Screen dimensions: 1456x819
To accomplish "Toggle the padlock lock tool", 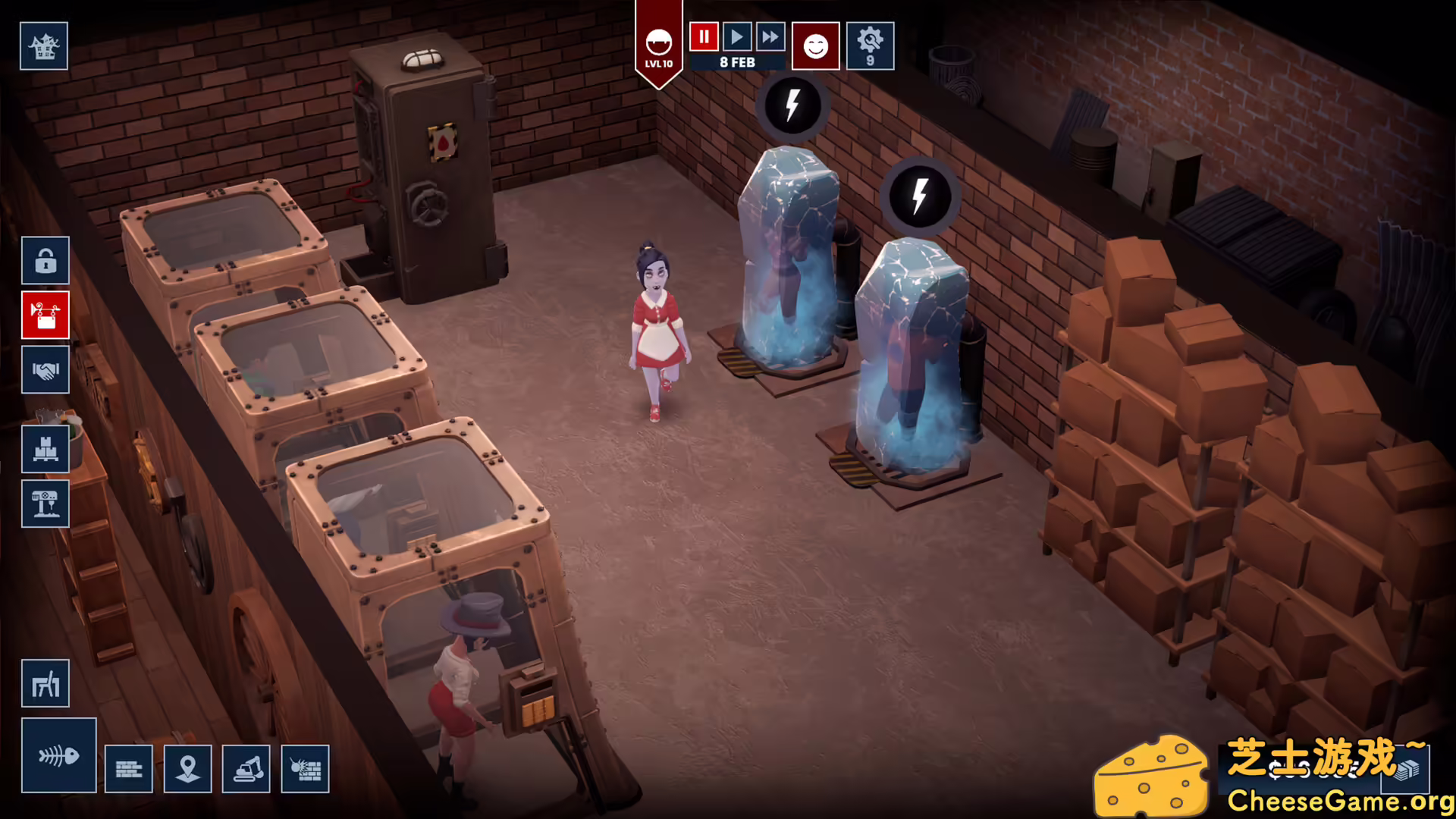I will click(x=45, y=260).
